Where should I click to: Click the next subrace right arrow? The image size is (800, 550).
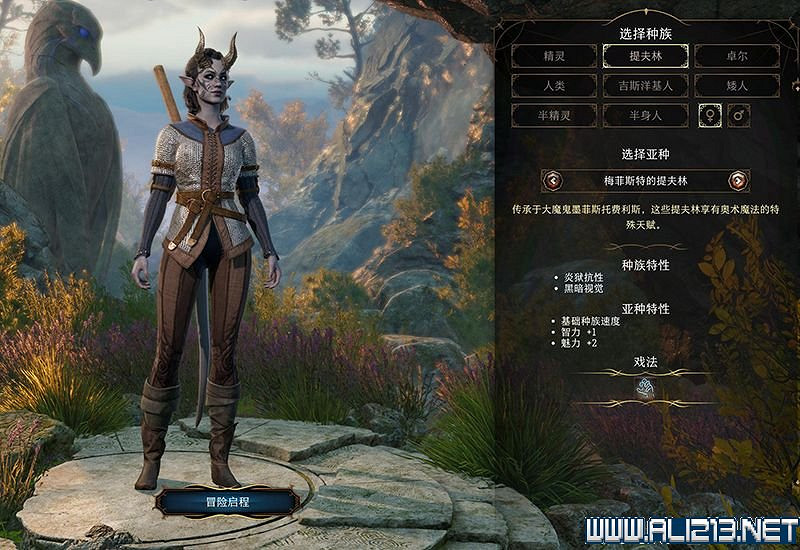737,181
